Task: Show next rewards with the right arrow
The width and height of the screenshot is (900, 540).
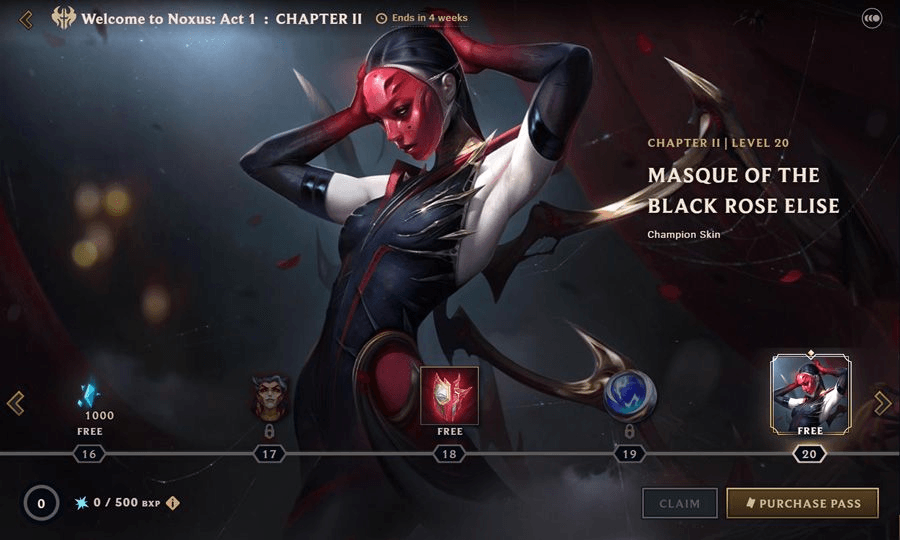Action: [882, 402]
